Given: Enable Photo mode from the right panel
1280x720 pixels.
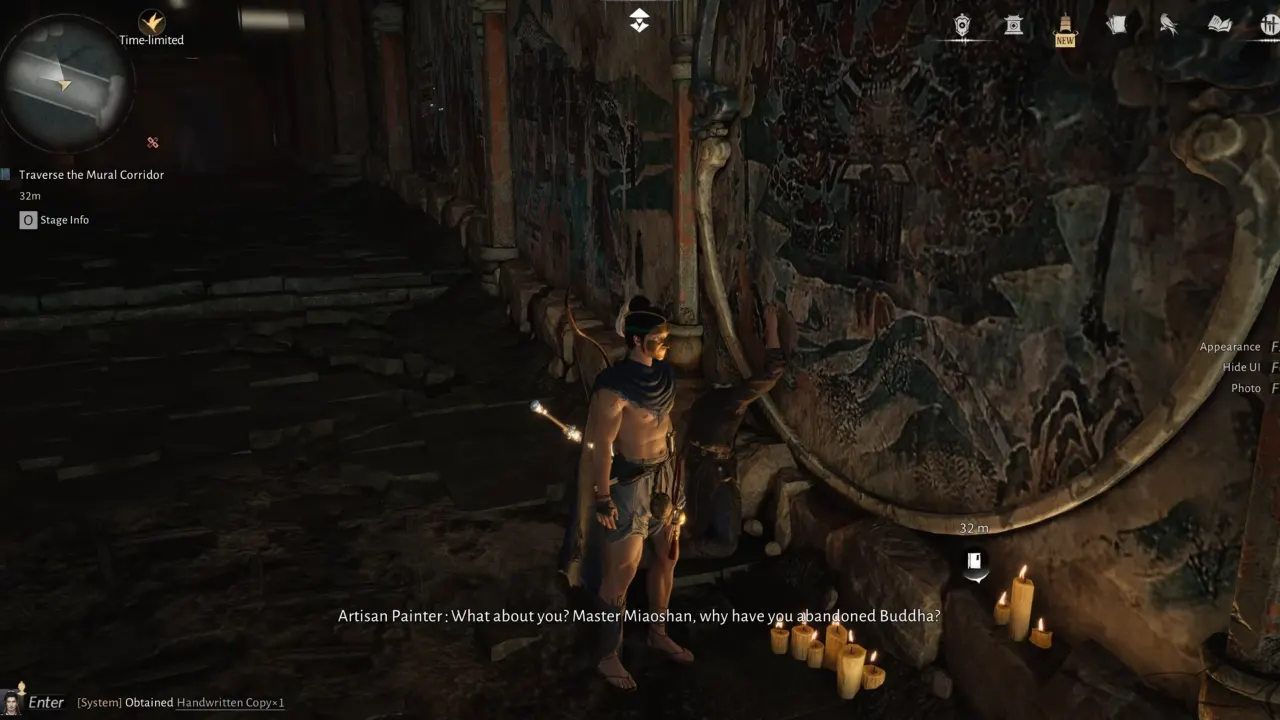Looking at the screenshot, I should pyautogui.click(x=1245, y=388).
